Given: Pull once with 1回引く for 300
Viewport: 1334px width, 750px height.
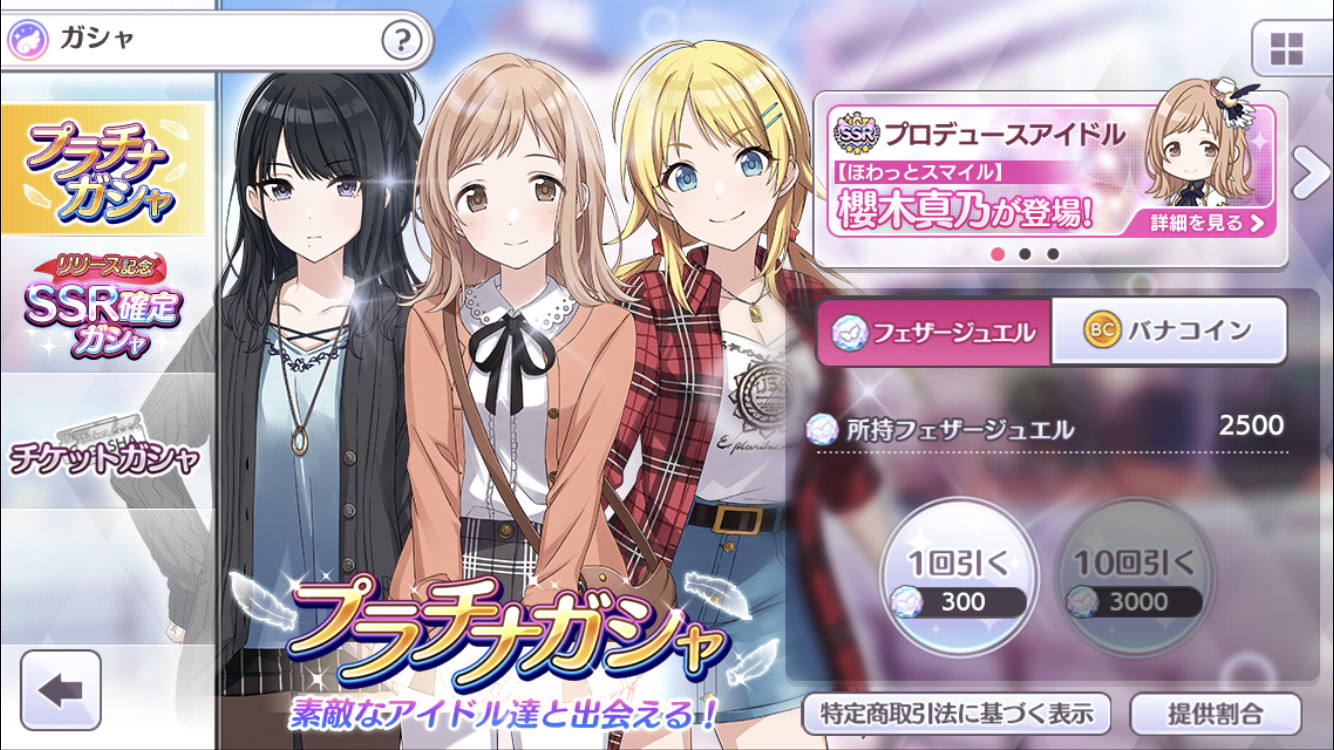Looking at the screenshot, I should pos(959,578).
